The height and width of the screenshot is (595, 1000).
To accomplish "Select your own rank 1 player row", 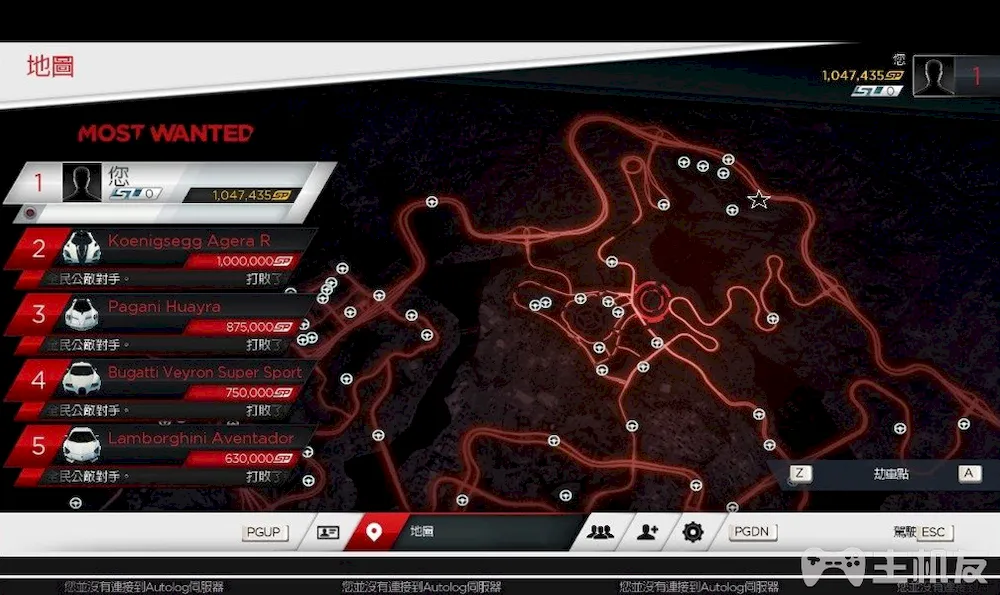I will click(170, 184).
